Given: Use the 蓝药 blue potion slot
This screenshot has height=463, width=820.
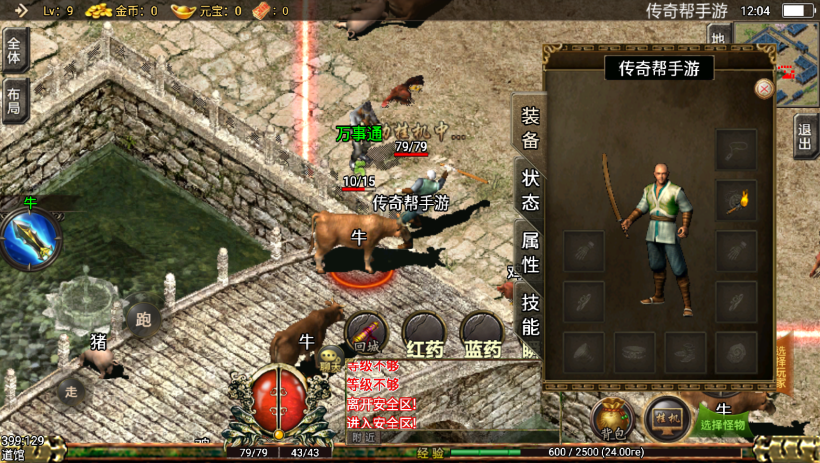Looking at the screenshot, I should [482, 334].
